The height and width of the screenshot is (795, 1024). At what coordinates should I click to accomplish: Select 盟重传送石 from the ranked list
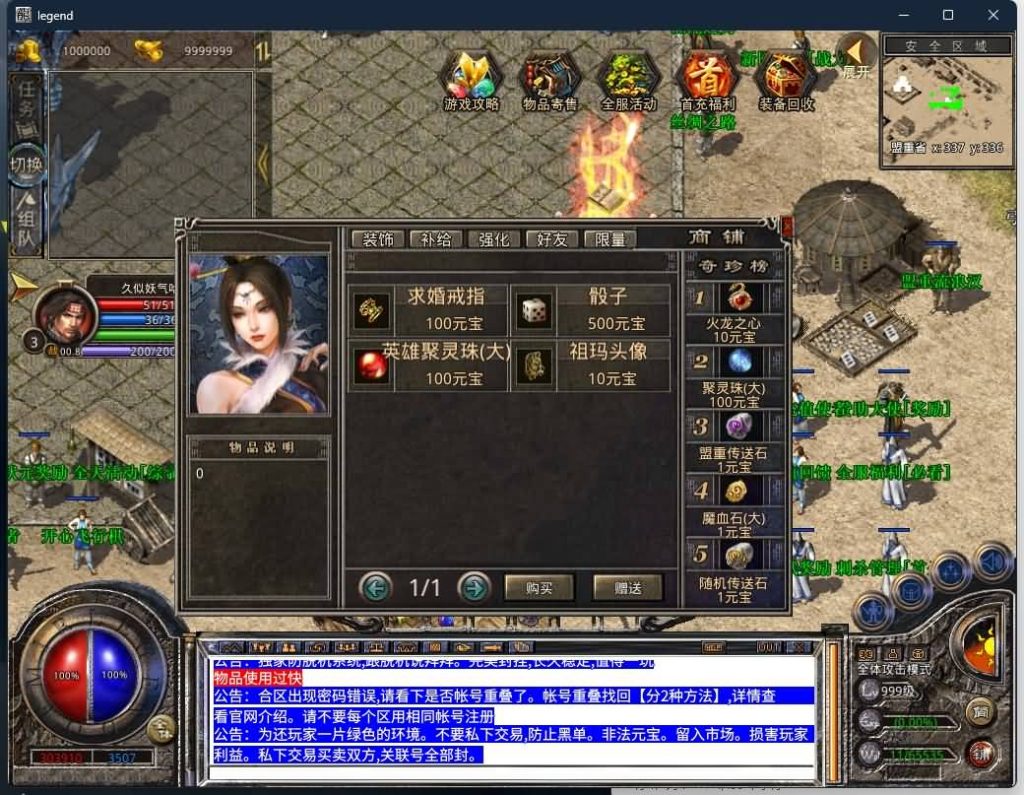click(734, 438)
